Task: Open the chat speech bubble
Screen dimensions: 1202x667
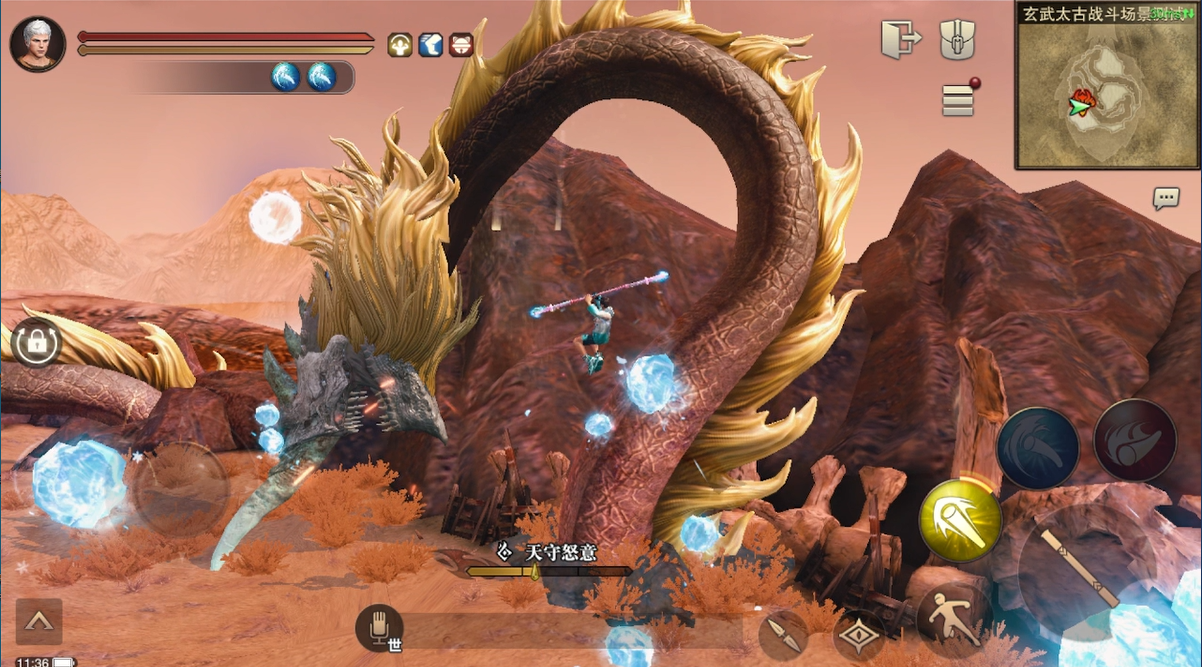Action: (x=1166, y=198)
